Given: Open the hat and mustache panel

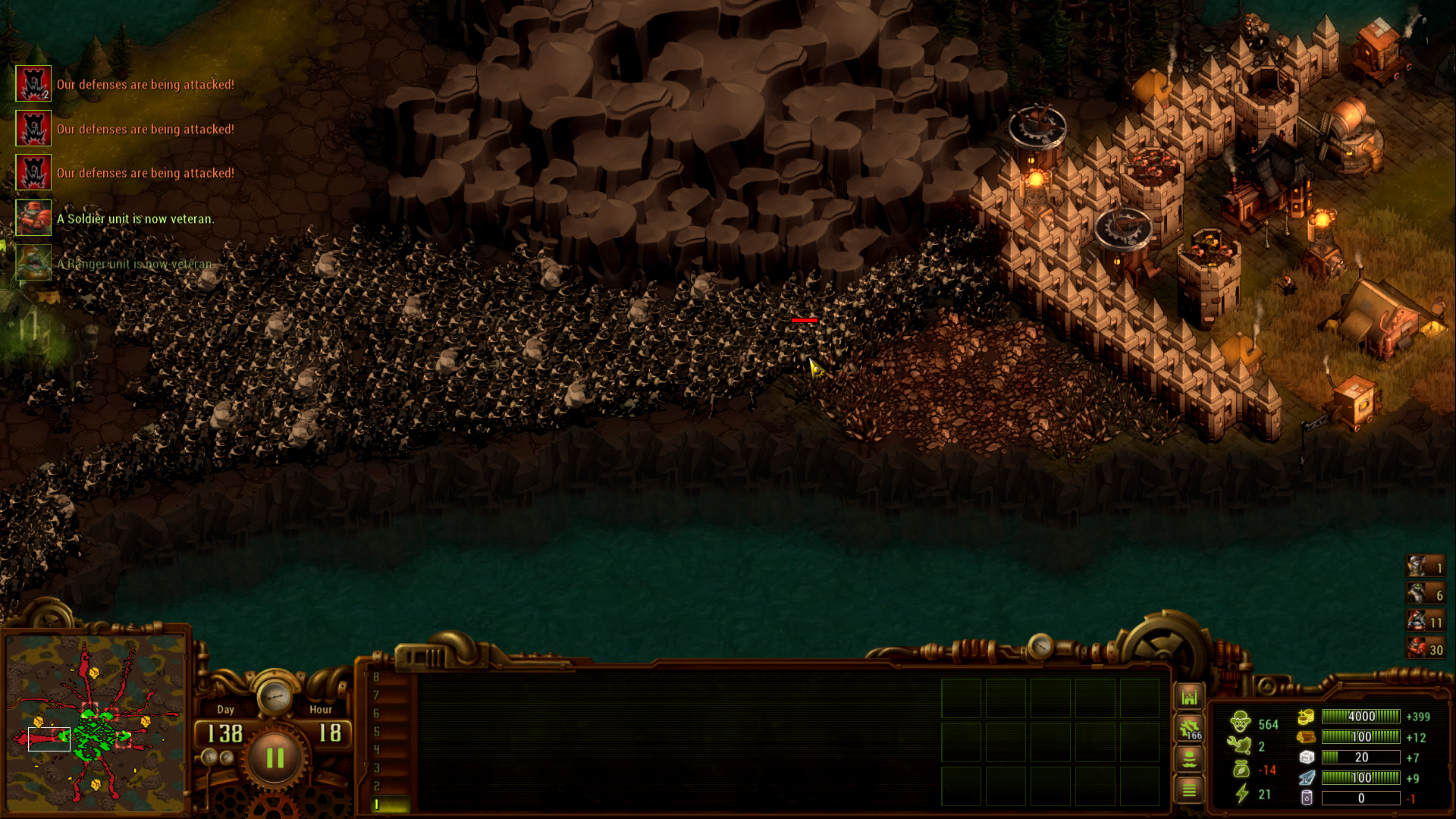Looking at the screenshot, I should (1189, 758).
